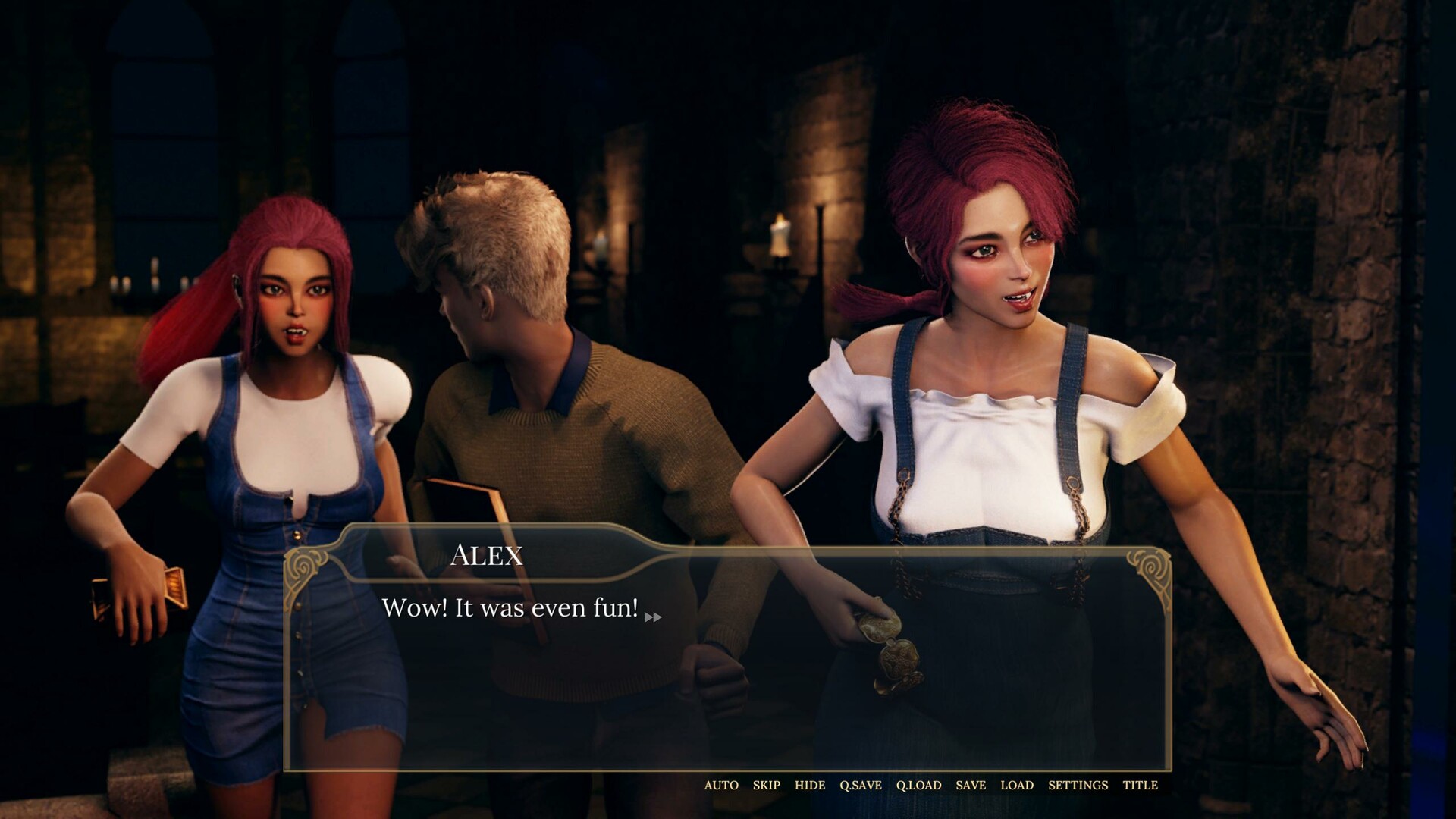Enable AUTO play mode

[720, 786]
